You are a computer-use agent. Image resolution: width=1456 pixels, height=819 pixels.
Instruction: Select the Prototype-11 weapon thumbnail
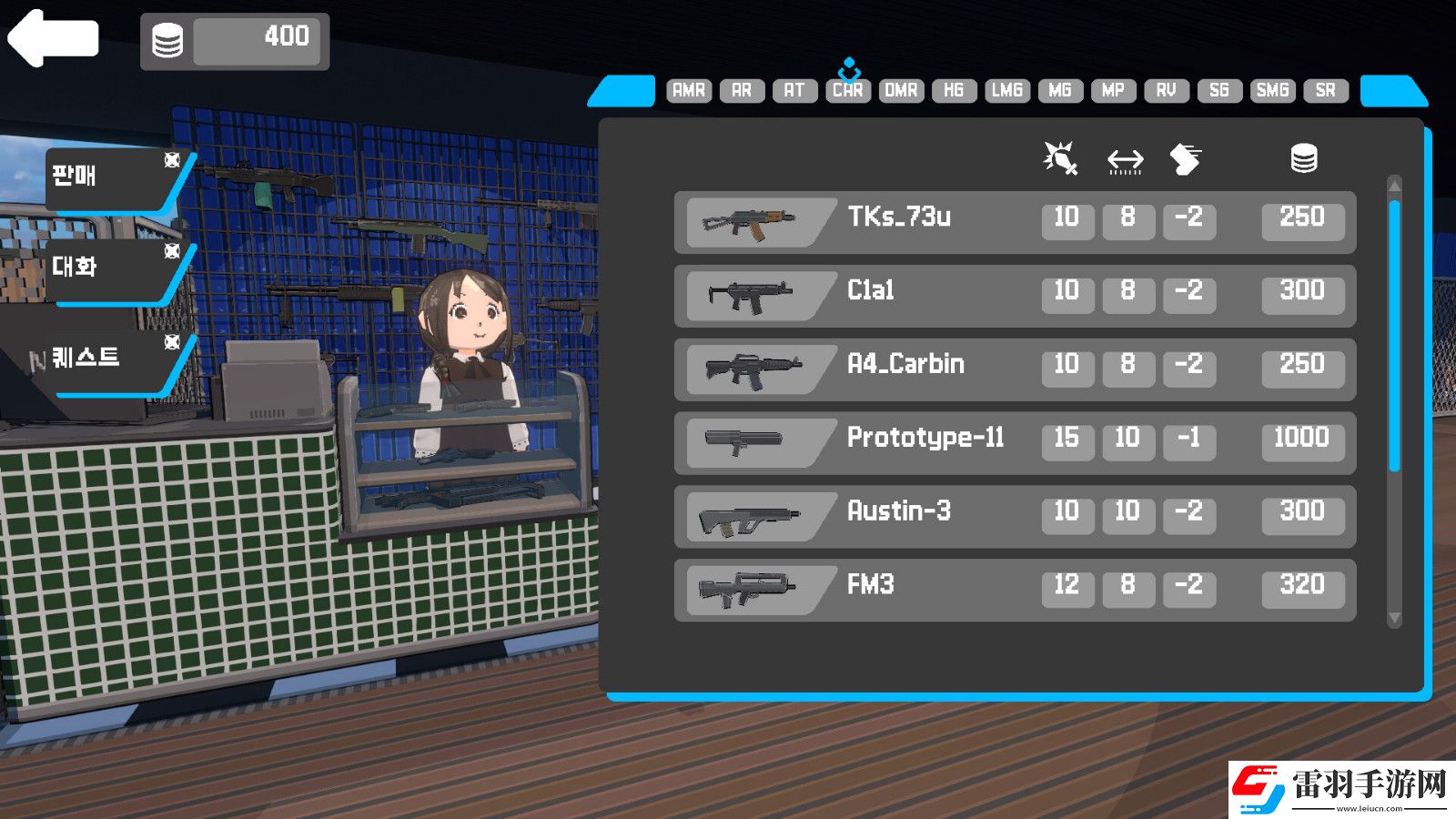click(746, 441)
